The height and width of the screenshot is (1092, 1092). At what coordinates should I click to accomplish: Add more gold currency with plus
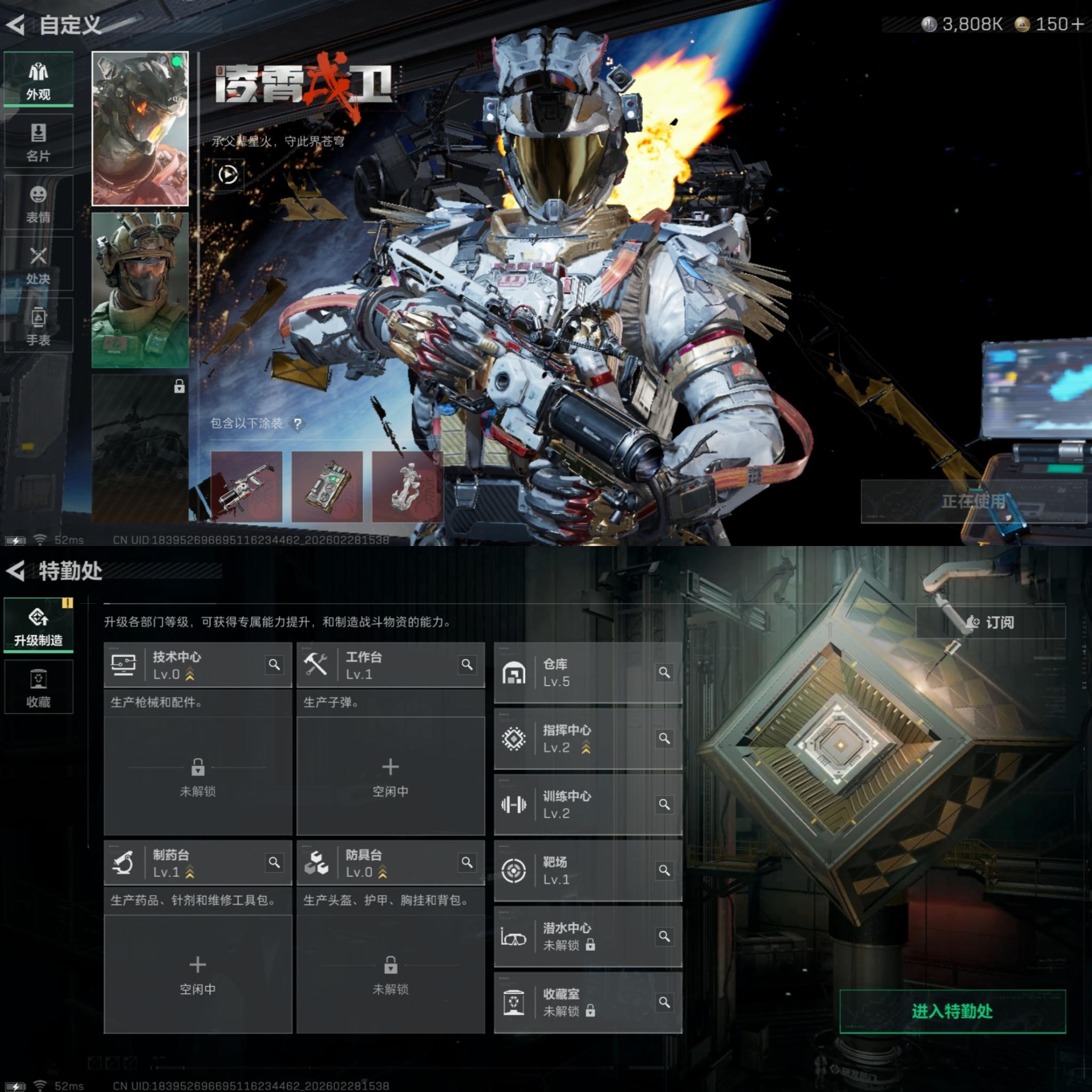pos(1077,25)
